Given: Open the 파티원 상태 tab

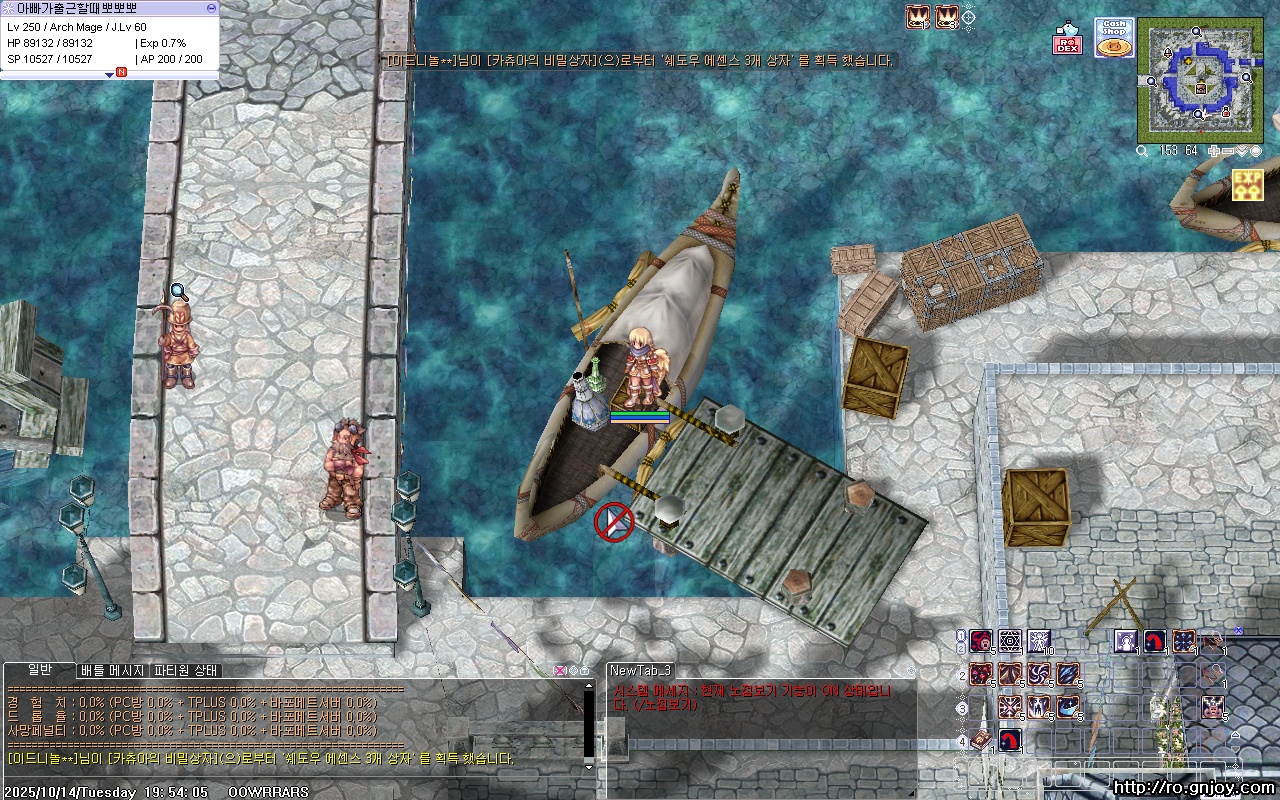Looking at the screenshot, I should (x=185, y=670).
